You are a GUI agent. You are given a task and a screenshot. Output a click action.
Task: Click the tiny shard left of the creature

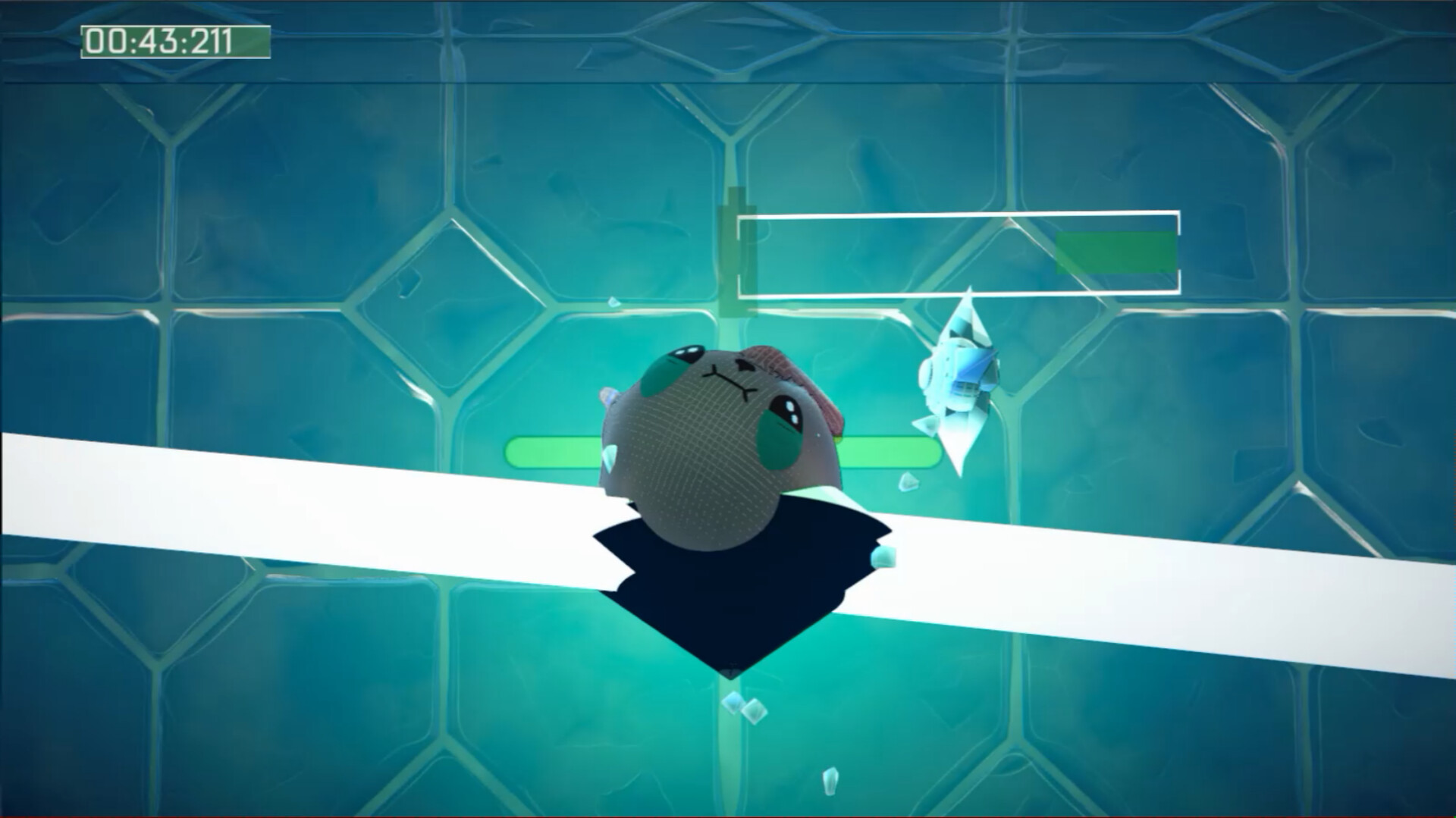click(x=609, y=455)
